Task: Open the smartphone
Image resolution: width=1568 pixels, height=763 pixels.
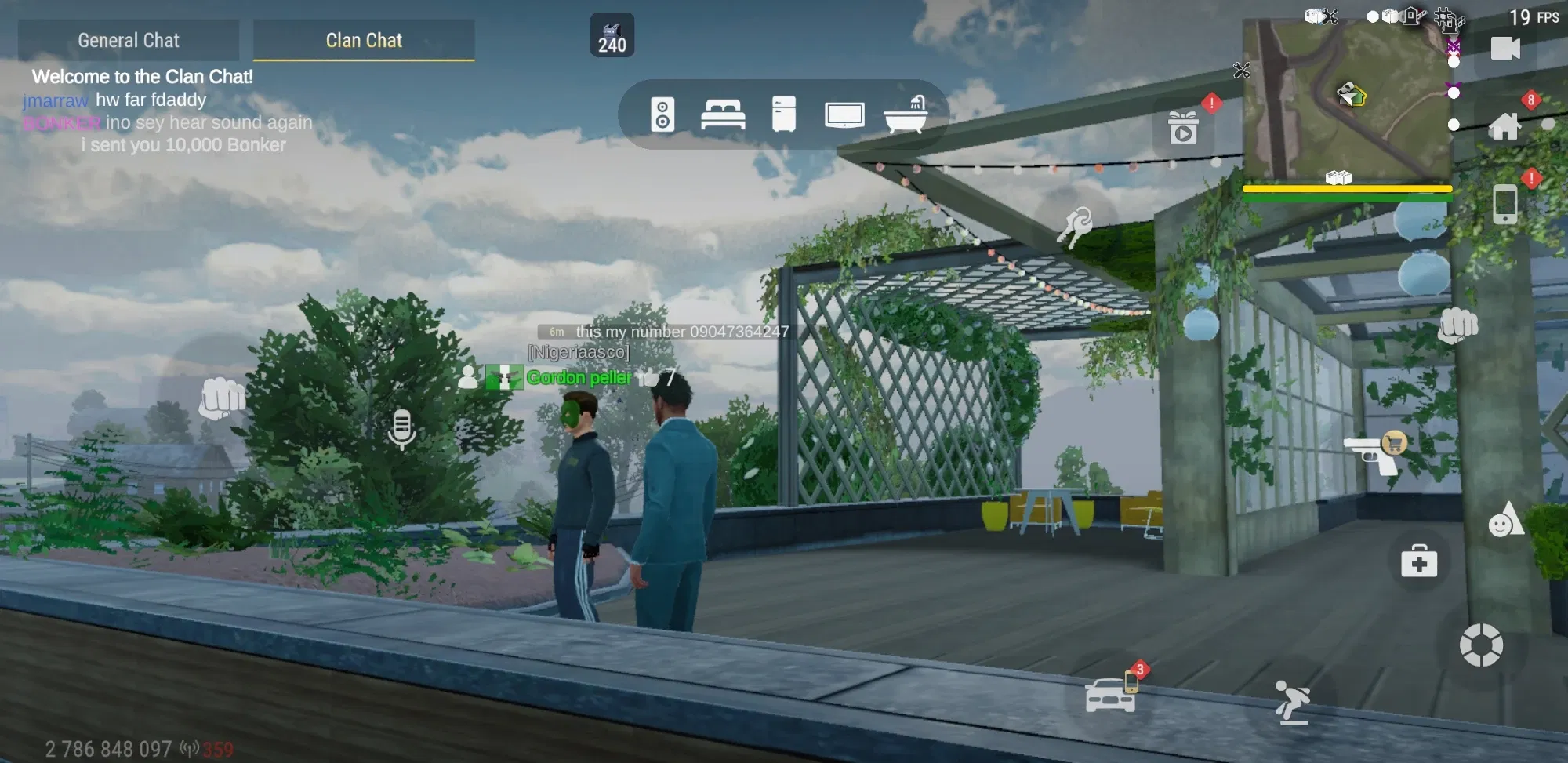Action: click(1504, 205)
